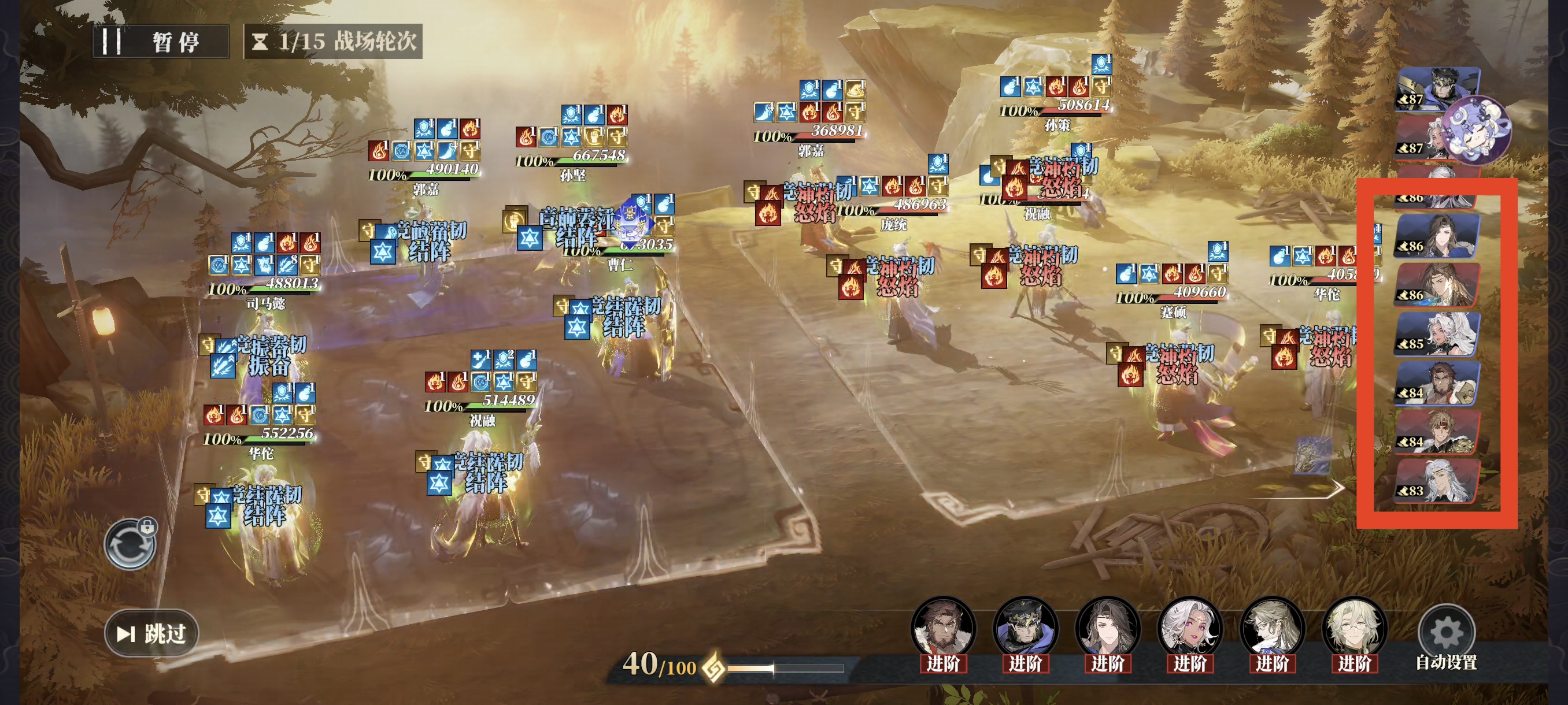Tap the chibi mascot avatar icon
Image resolution: width=1568 pixels, height=705 pixels.
tap(1477, 129)
